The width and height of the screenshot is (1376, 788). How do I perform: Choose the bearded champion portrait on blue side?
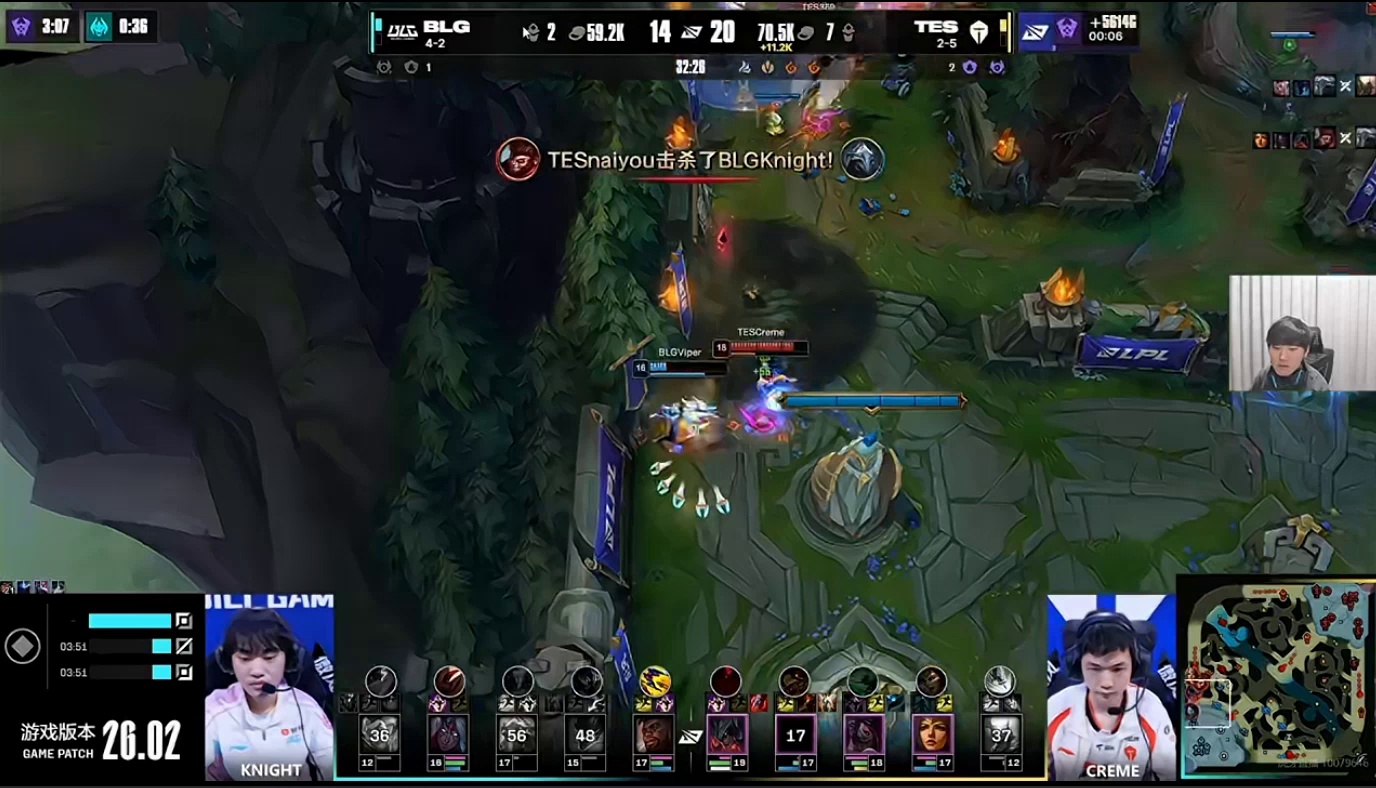point(654,735)
